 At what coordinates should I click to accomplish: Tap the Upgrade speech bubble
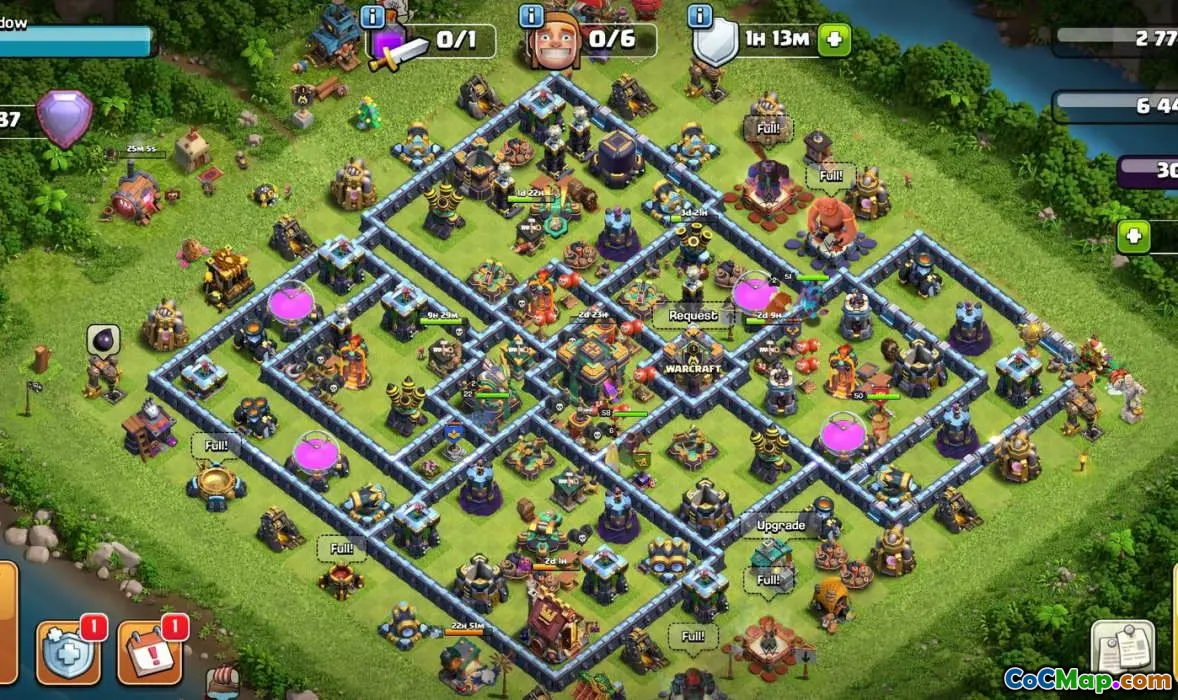pos(780,526)
